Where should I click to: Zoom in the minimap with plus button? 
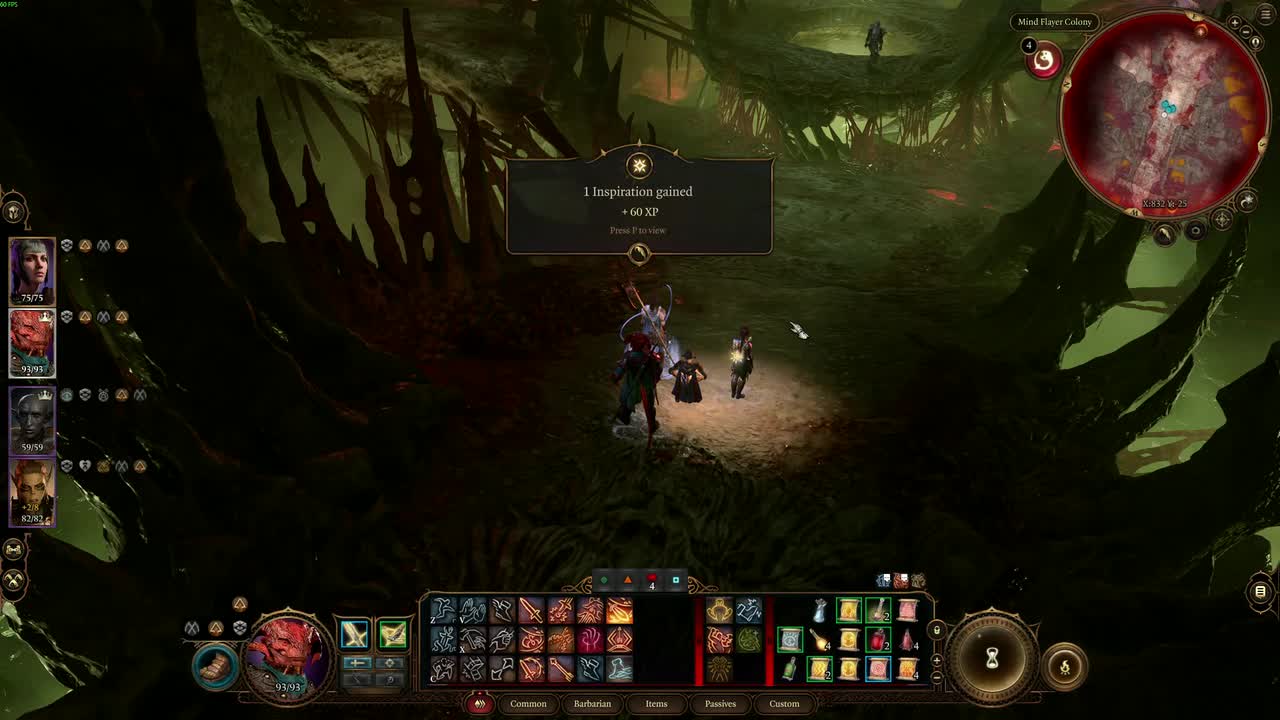click(1235, 22)
